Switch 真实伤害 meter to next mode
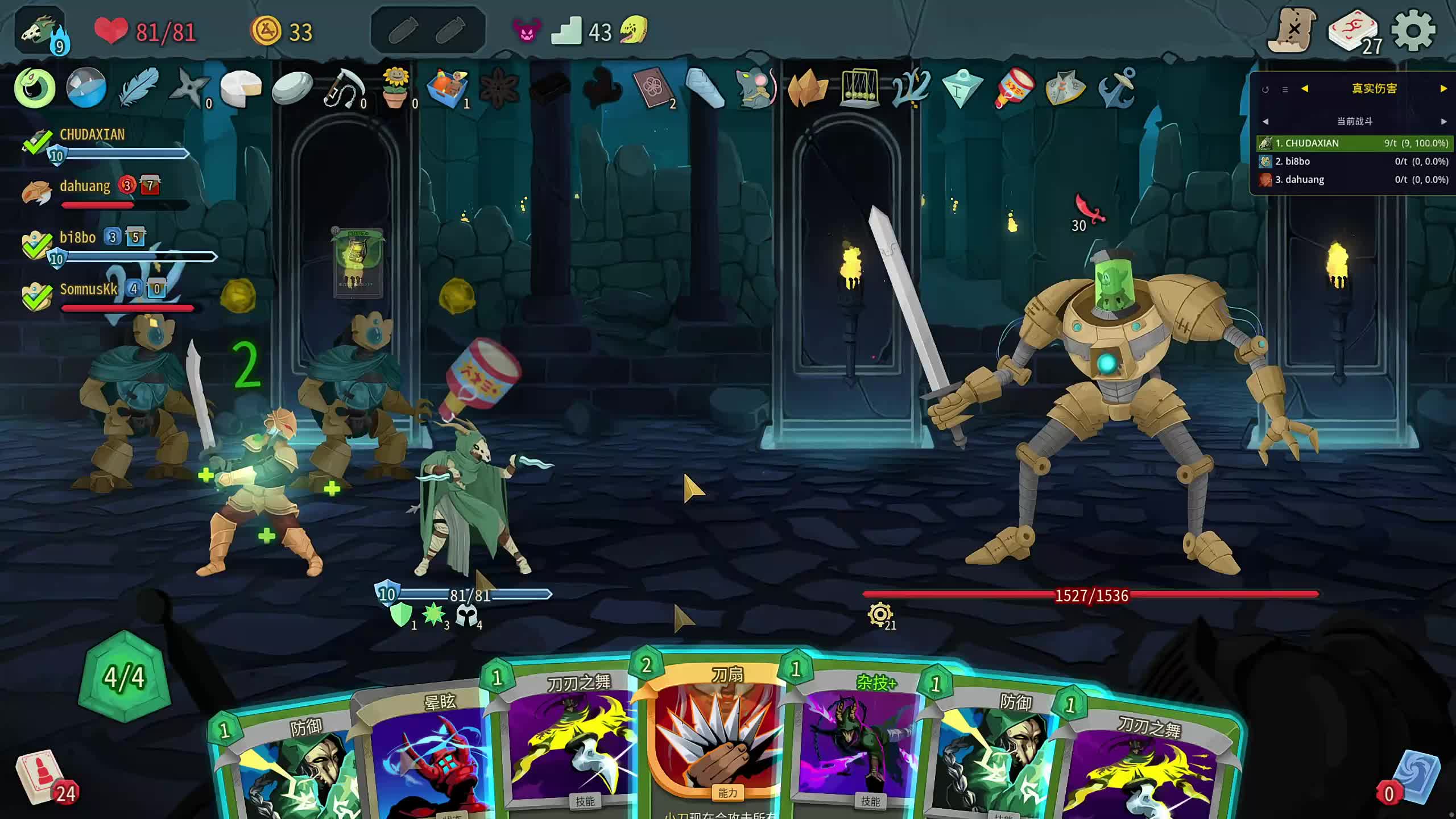 1443,89
